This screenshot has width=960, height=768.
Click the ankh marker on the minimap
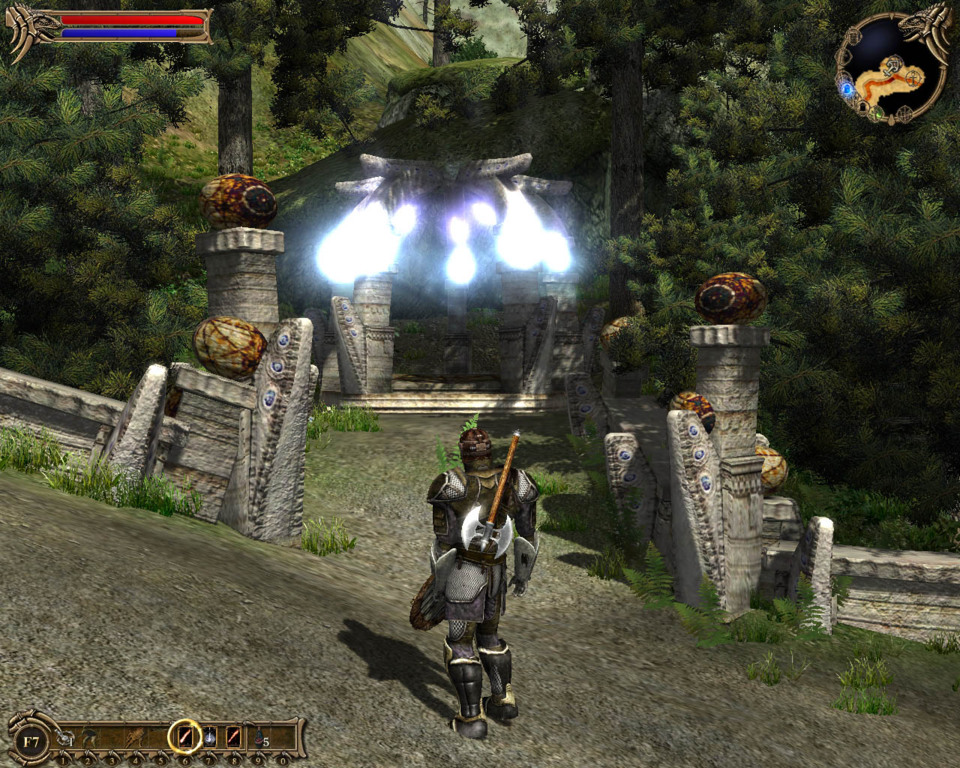(x=916, y=76)
